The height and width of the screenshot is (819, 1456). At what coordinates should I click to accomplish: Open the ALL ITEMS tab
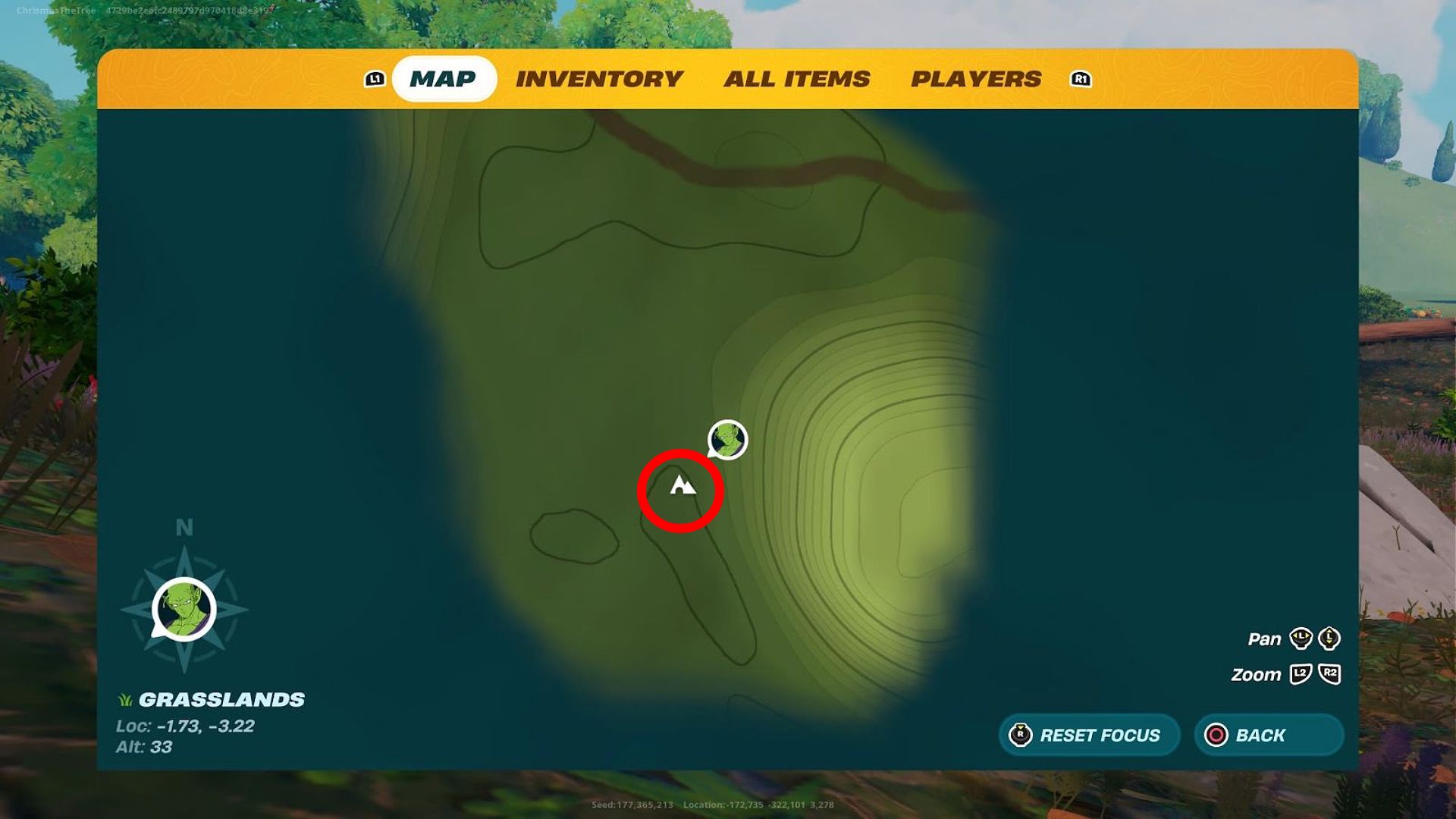798,78
